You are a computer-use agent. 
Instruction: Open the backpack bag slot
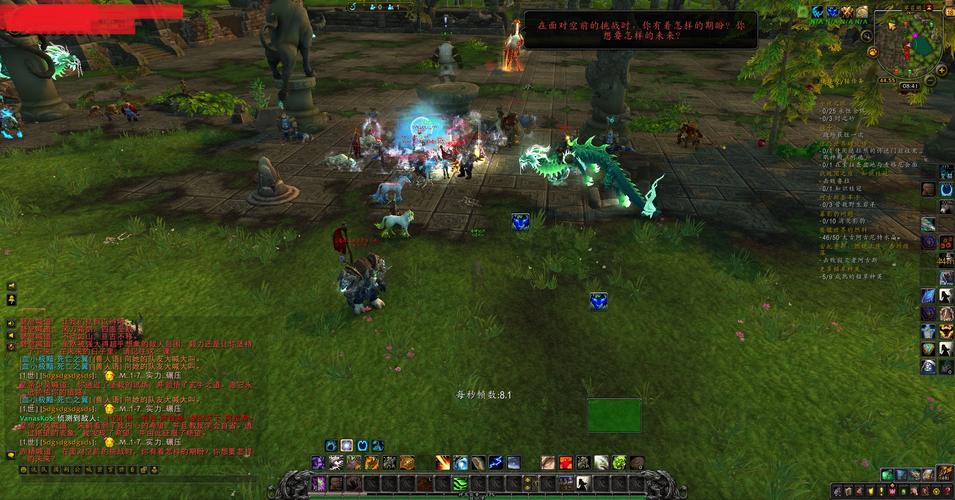coord(944,472)
